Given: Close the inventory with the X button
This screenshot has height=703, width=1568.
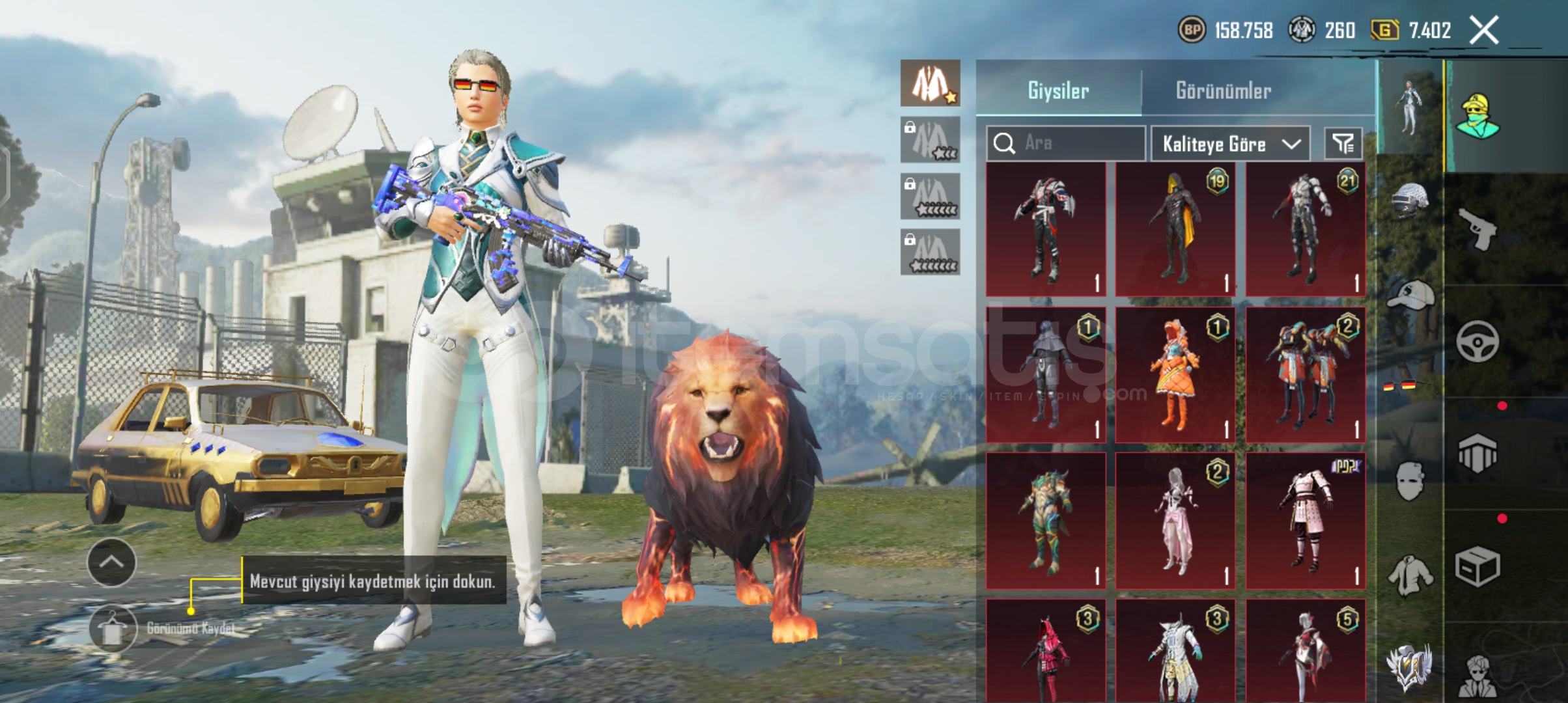Looking at the screenshot, I should (x=1483, y=31).
